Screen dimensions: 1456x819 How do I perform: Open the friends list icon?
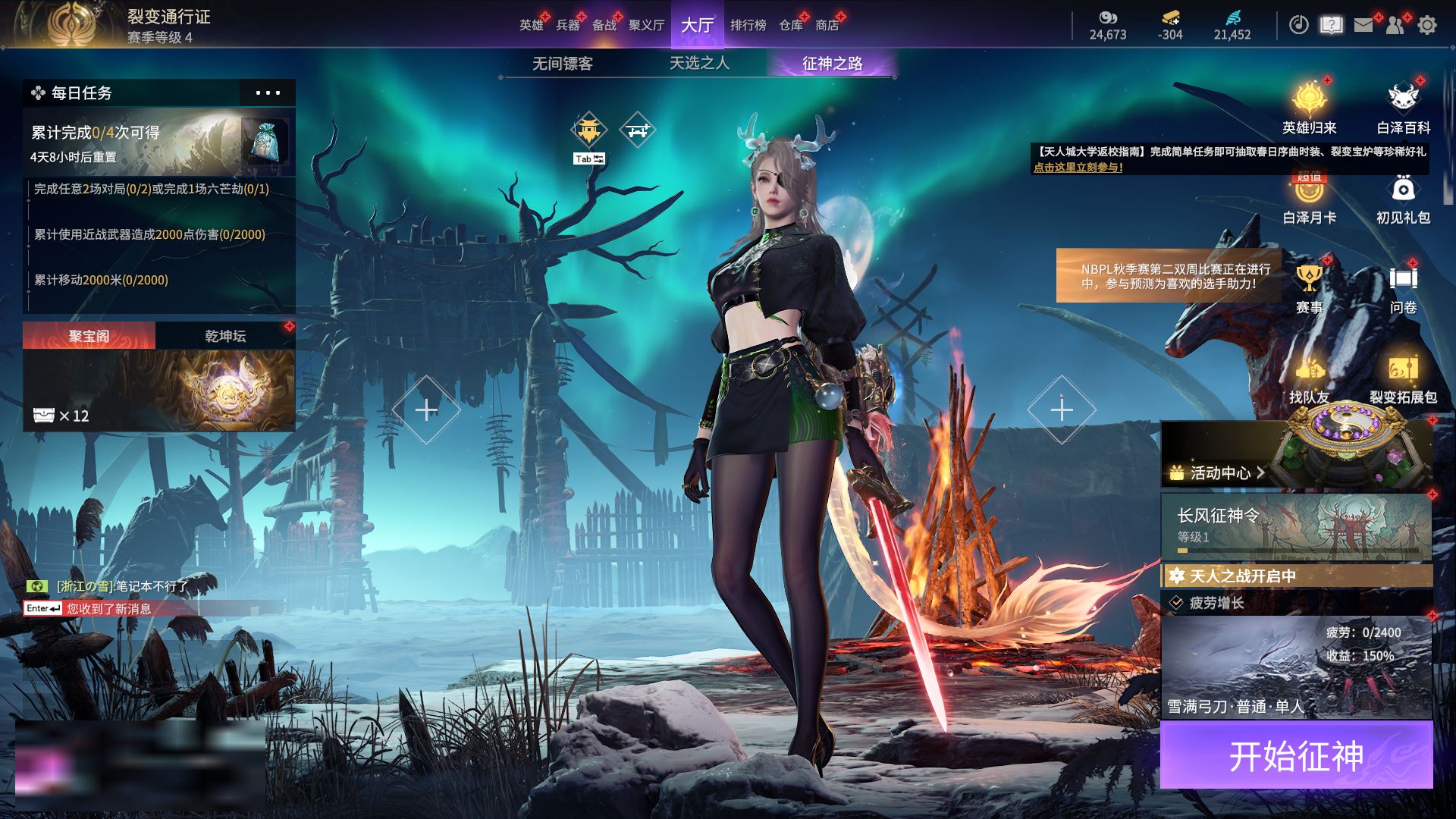(1395, 25)
